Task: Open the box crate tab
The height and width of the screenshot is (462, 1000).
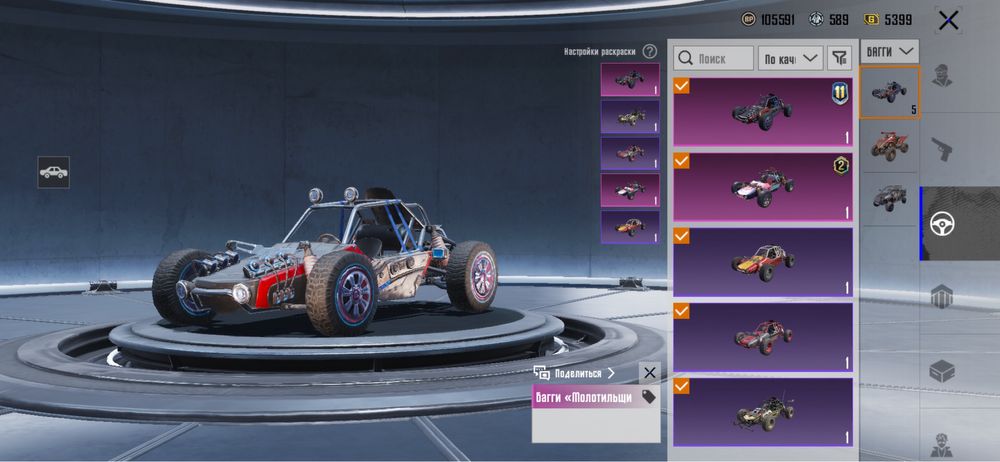Action: coord(941,371)
